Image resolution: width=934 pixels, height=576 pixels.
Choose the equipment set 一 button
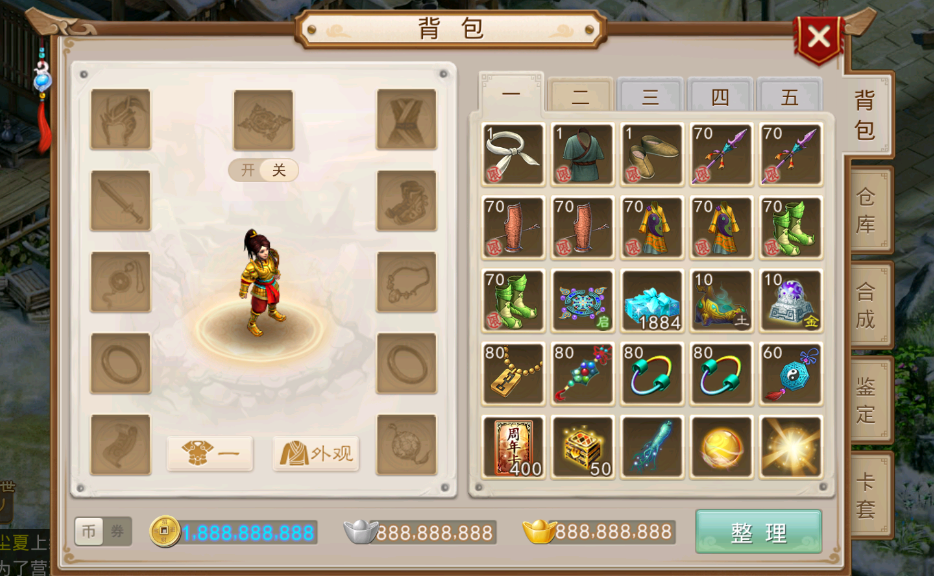click(210, 454)
